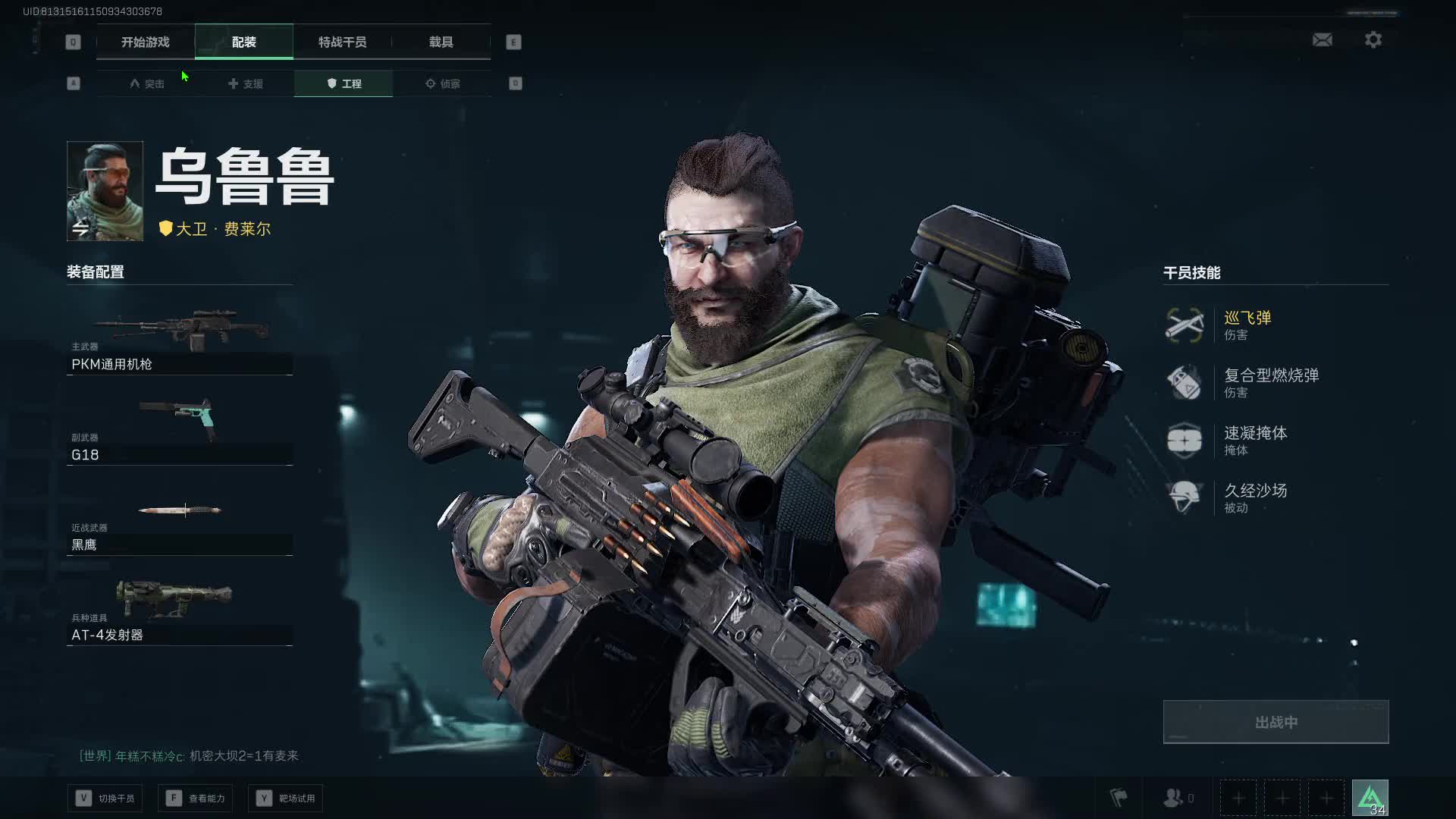This screenshot has width=1456, height=819.
Task: Inspect the 久经沙场 passive skill
Action: (1255, 497)
